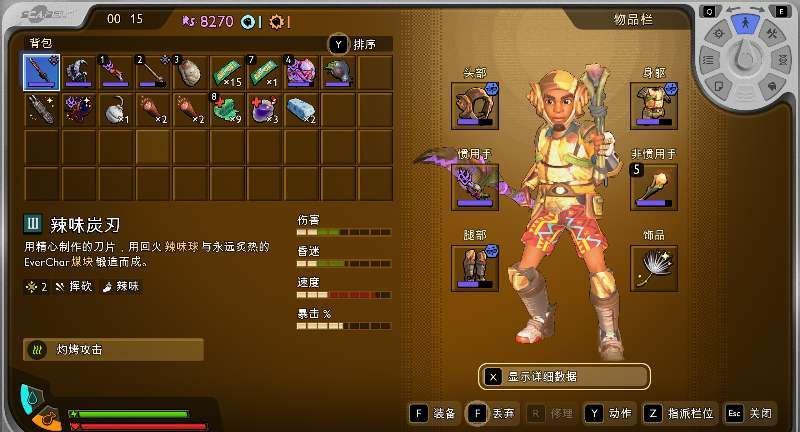Show detailed stats with 显示详细数据

coord(565,377)
